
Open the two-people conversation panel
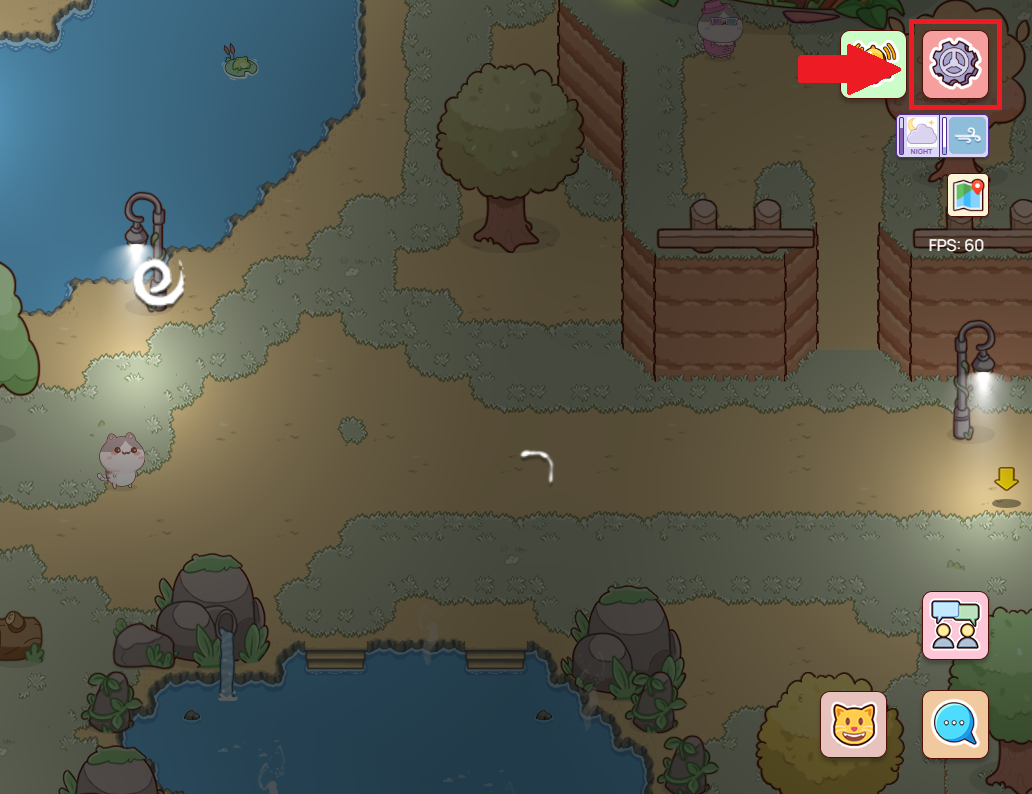click(x=955, y=625)
